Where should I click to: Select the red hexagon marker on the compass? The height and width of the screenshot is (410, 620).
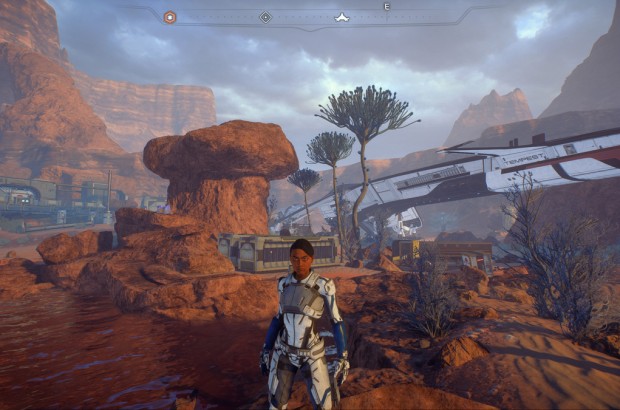pyautogui.click(x=170, y=17)
